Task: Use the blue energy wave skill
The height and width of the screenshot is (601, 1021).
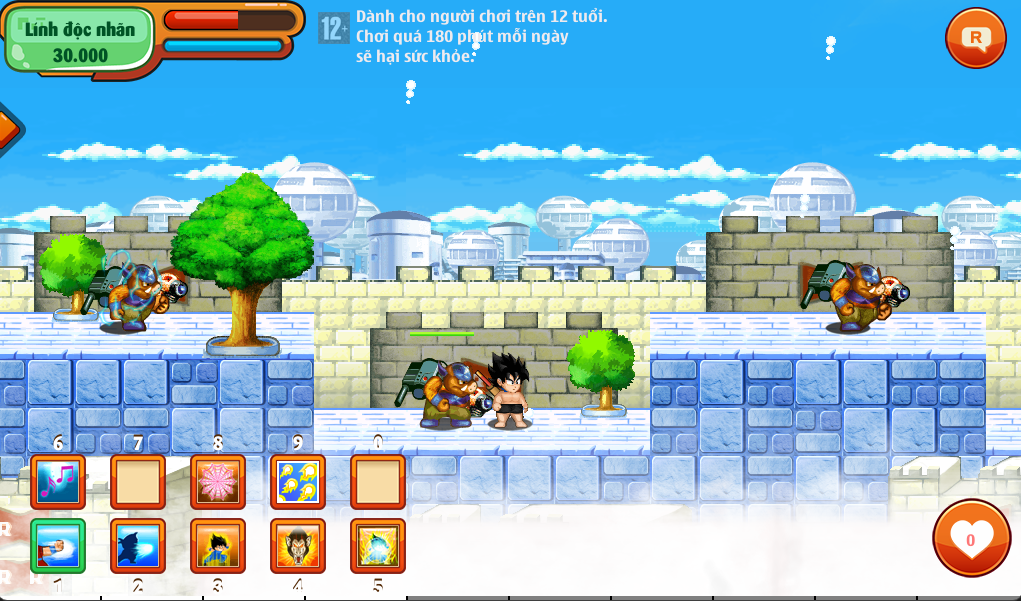Action: 137,546
